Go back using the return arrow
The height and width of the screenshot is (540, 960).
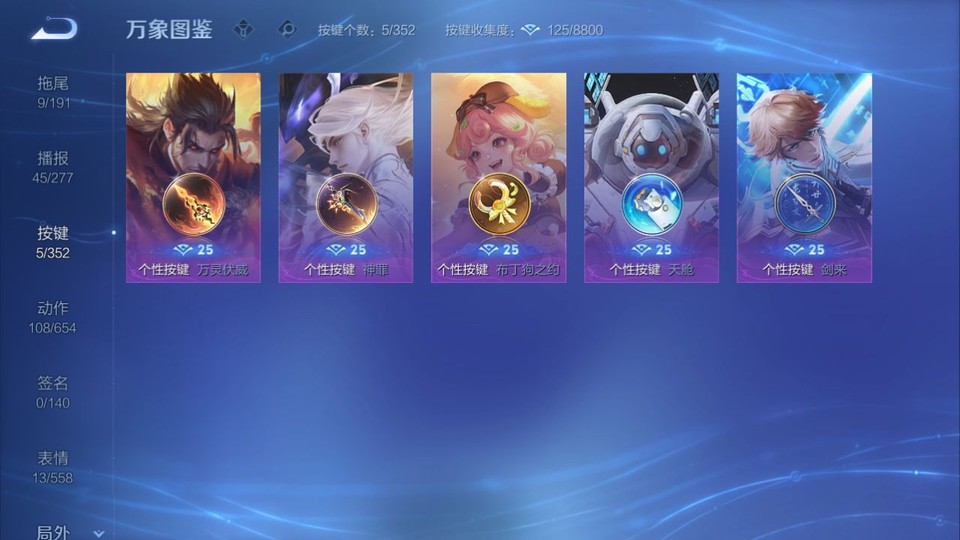54,29
